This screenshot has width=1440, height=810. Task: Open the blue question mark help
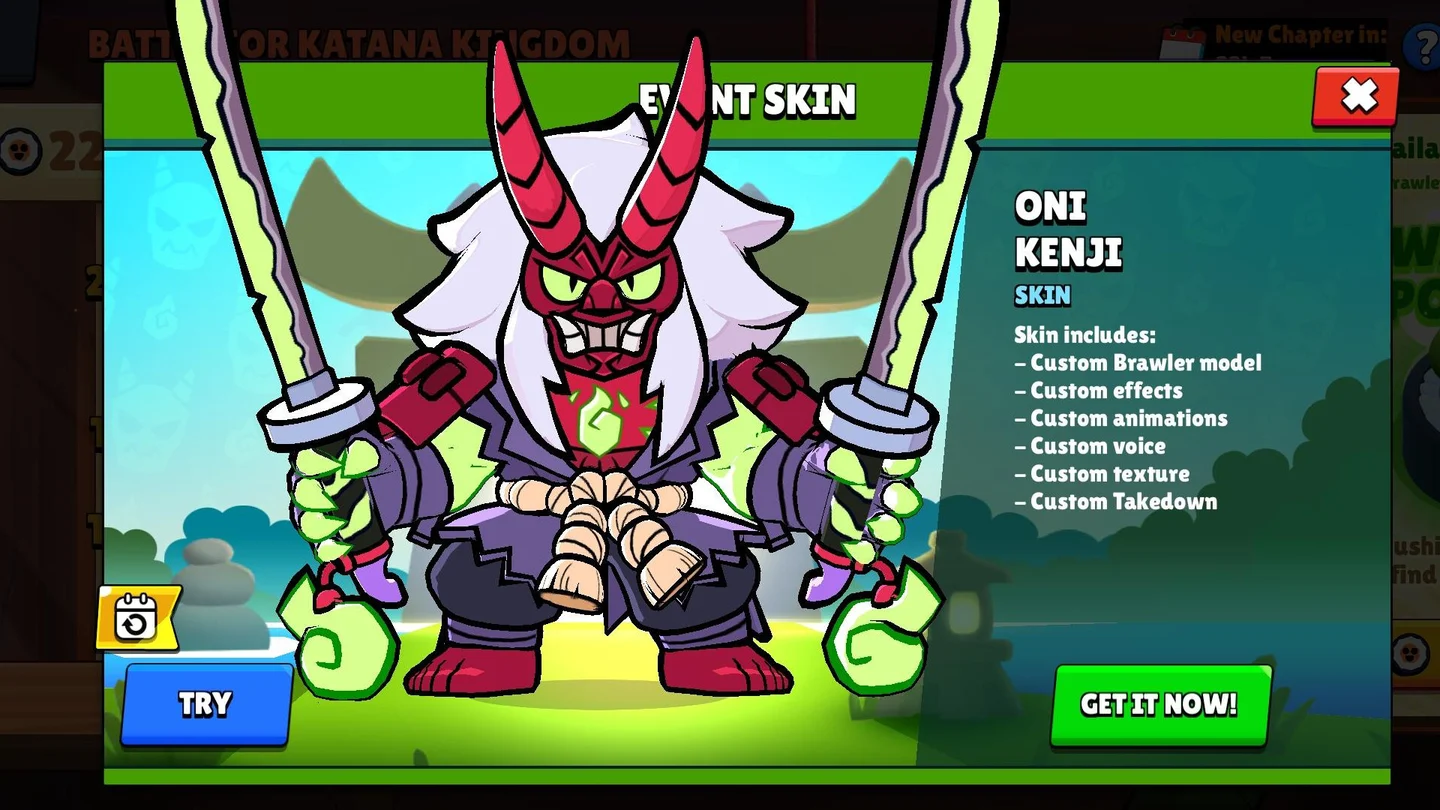pyautogui.click(x=1421, y=46)
